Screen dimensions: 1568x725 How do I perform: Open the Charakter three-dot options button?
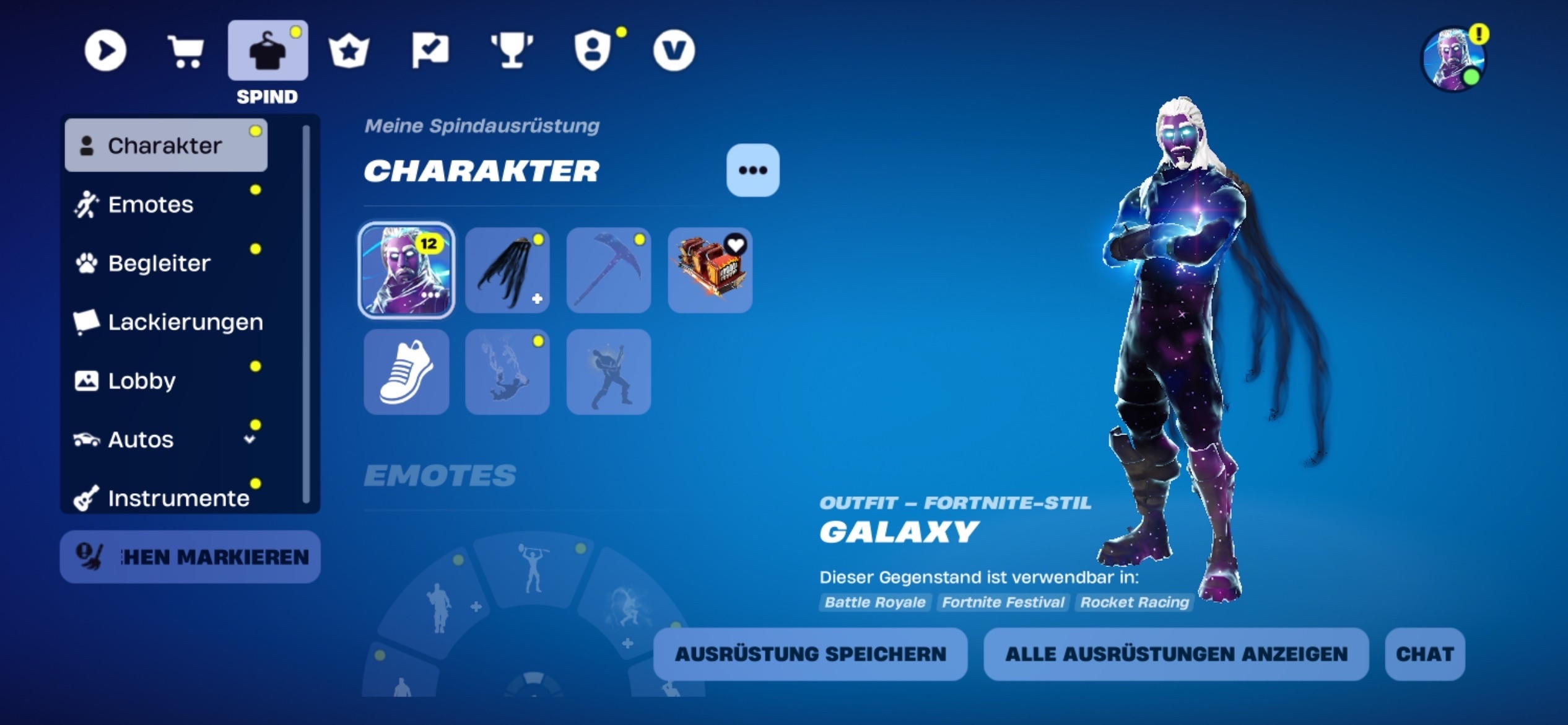752,170
